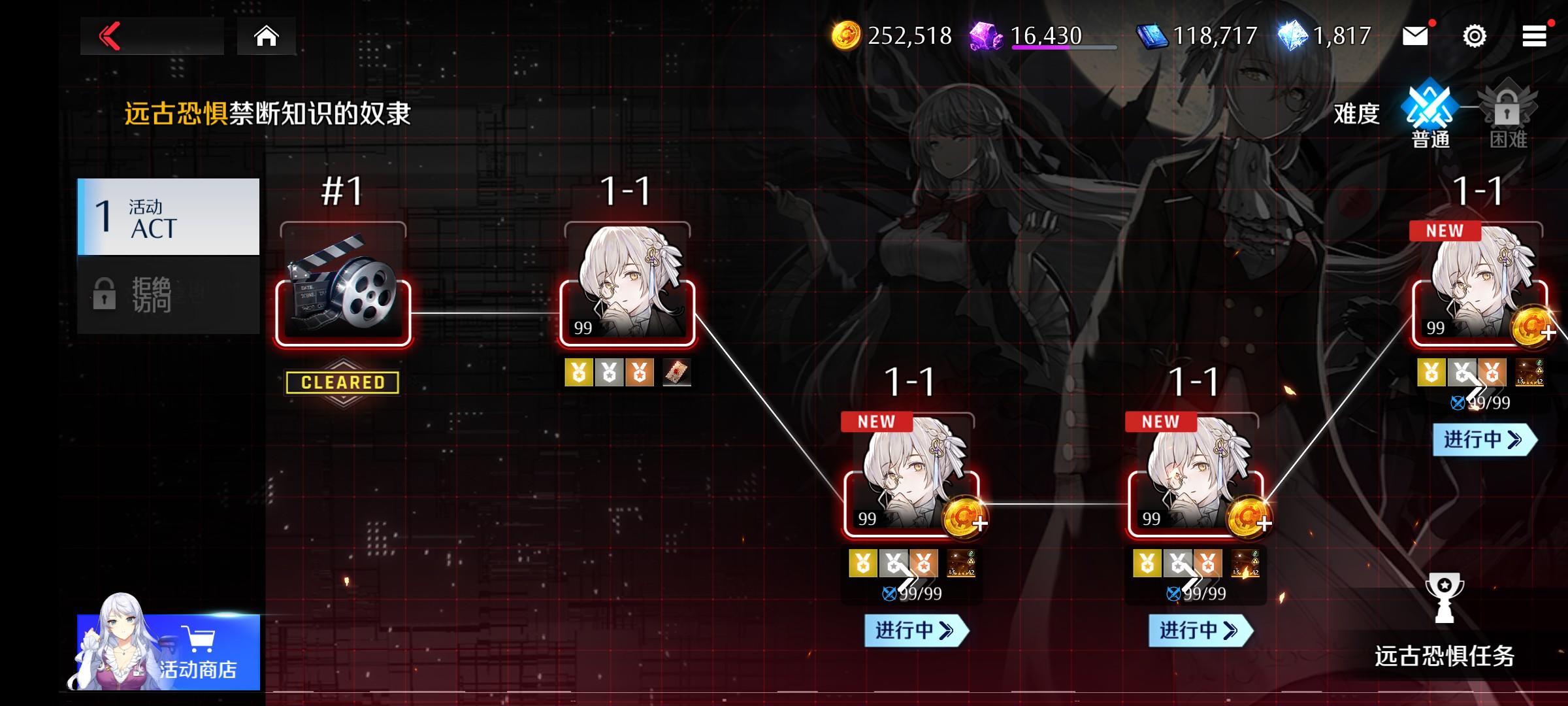The height and width of the screenshot is (706, 1568).
Task: Switch to the ACT 1 活动 tab
Action: [x=167, y=216]
